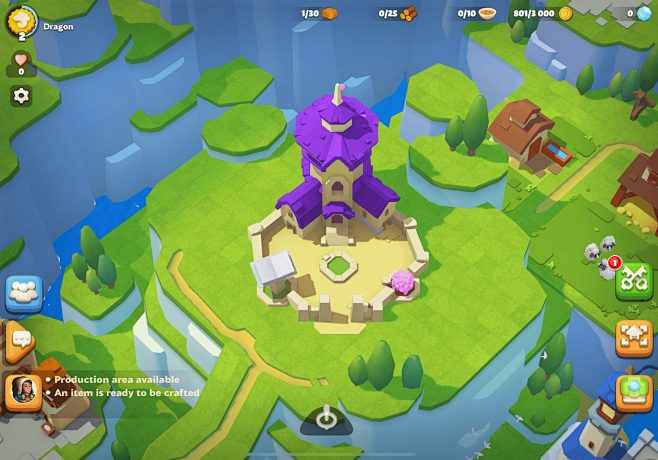
Task: Open the gold coin balance
Action: click(x=542, y=14)
